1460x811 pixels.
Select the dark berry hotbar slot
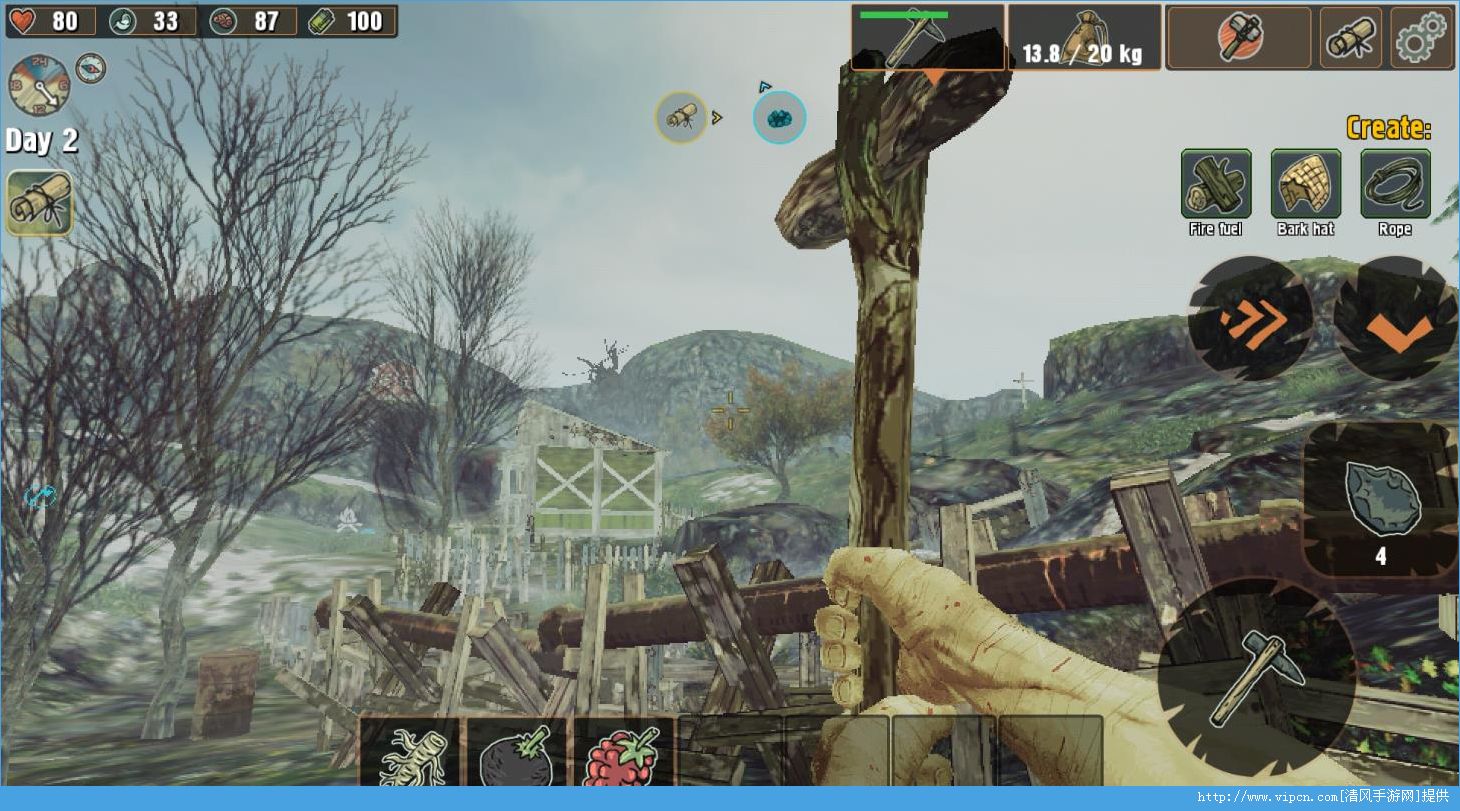[x=517, y=753]
